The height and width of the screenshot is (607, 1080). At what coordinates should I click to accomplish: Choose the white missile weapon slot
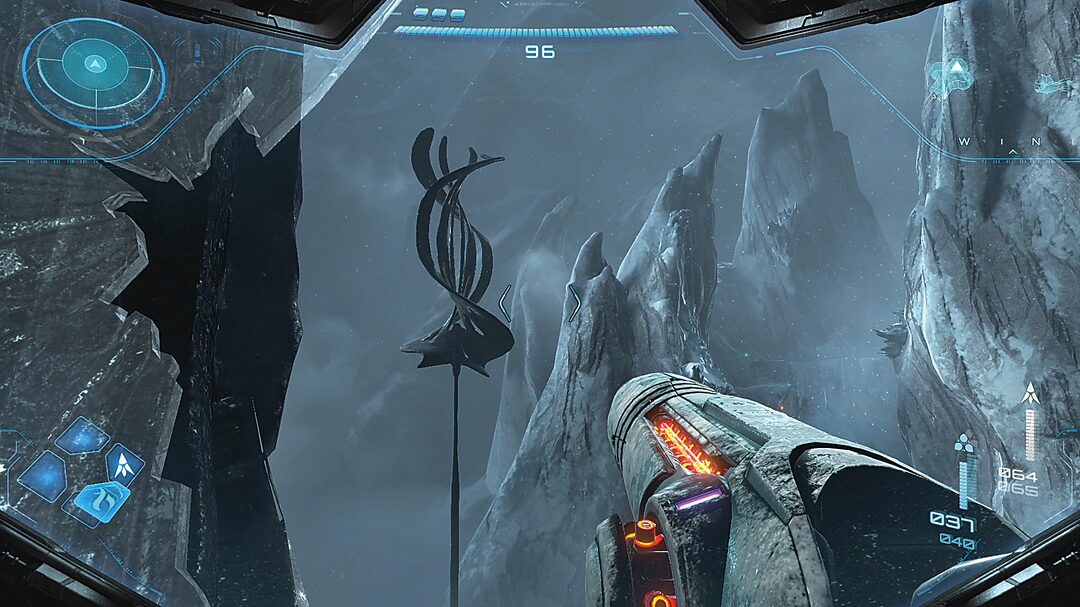[126, 463]
